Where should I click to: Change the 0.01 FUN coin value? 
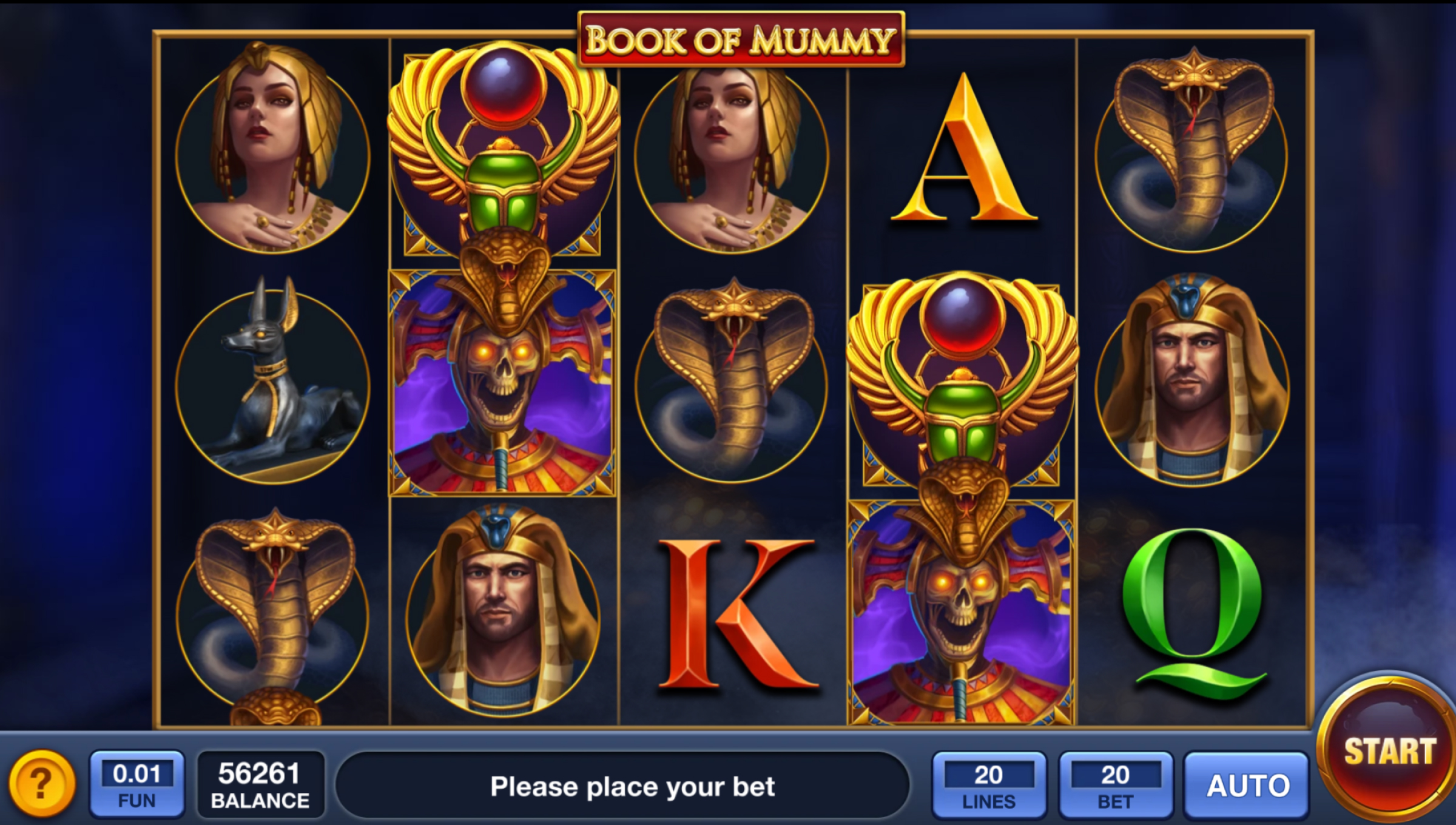coord(137,784)
